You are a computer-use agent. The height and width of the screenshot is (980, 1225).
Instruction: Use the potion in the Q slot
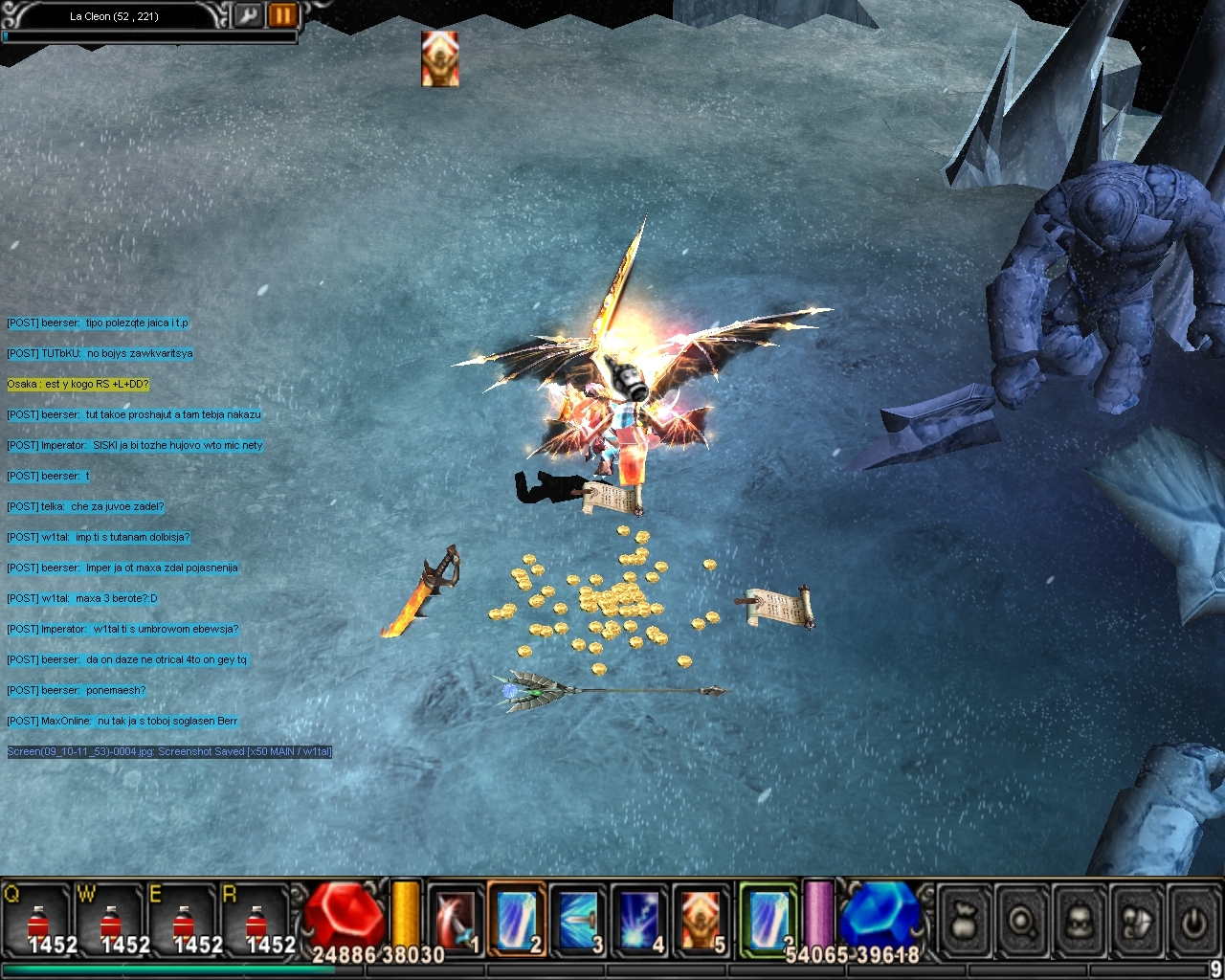tap(38, 921)
